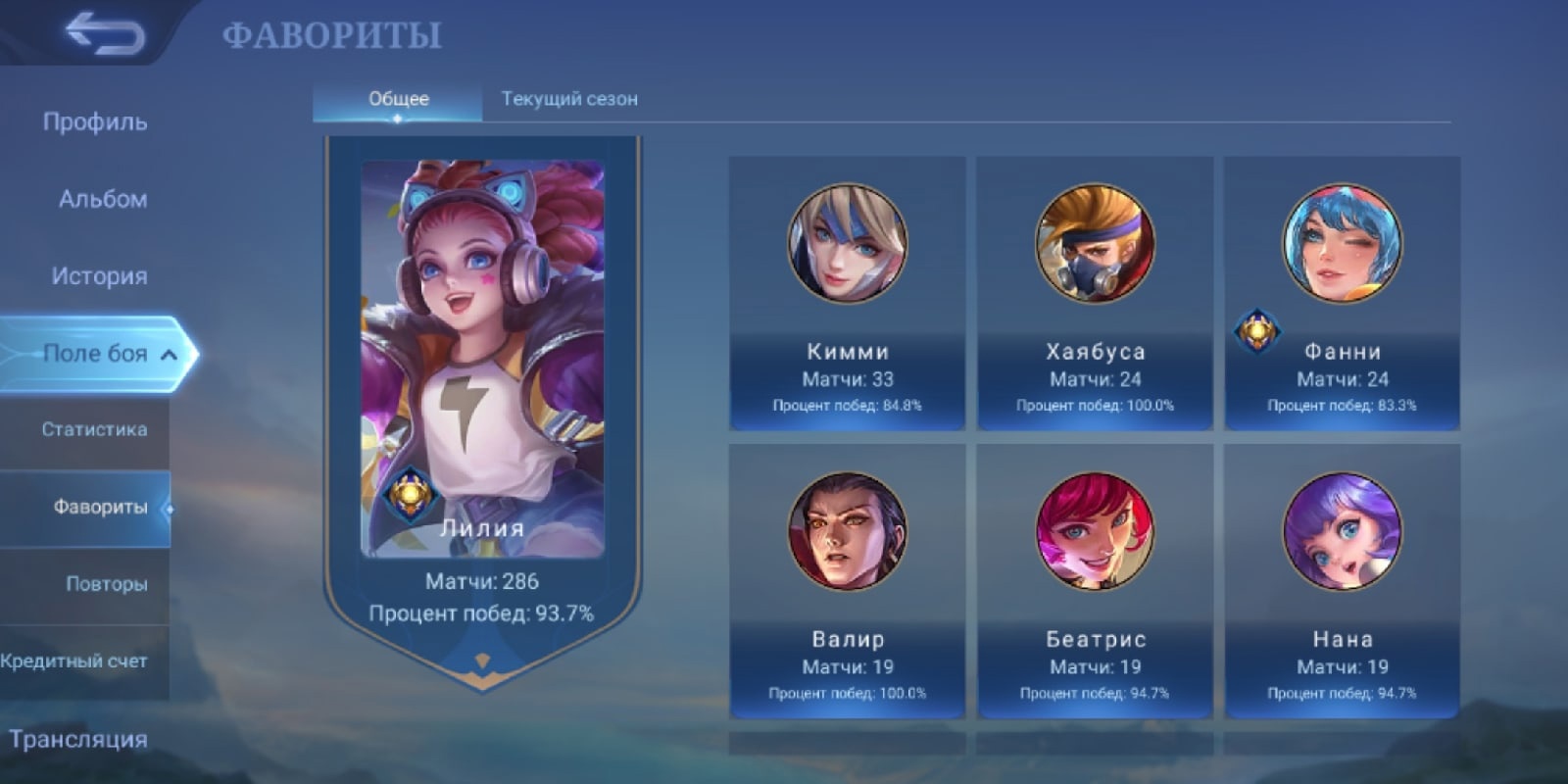The height and width of the screenshot is (784, 1568).
Task: Open the Статистика submenu
Action: point(94,429)
